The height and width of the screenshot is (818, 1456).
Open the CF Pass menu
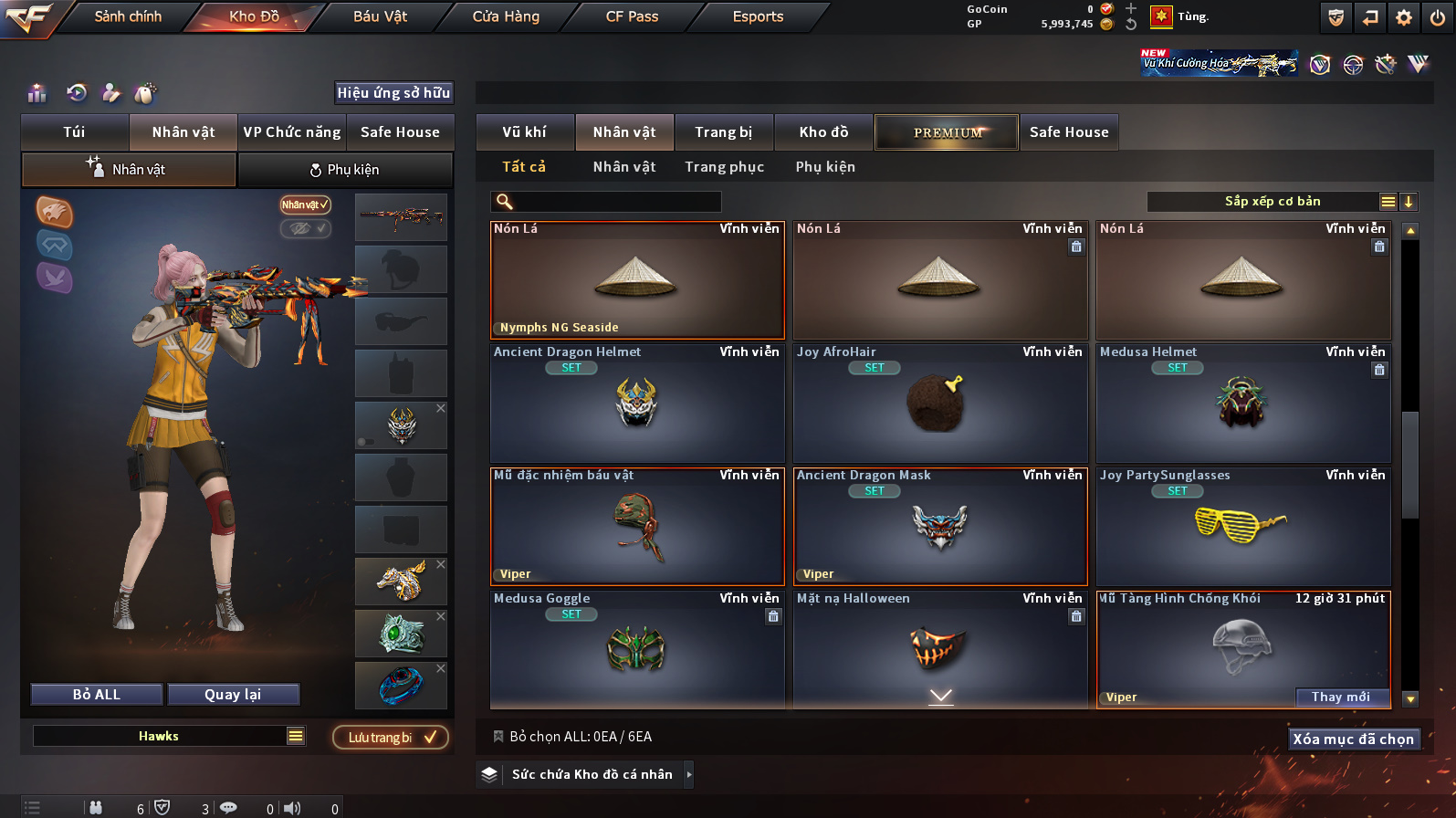[632, 16]
